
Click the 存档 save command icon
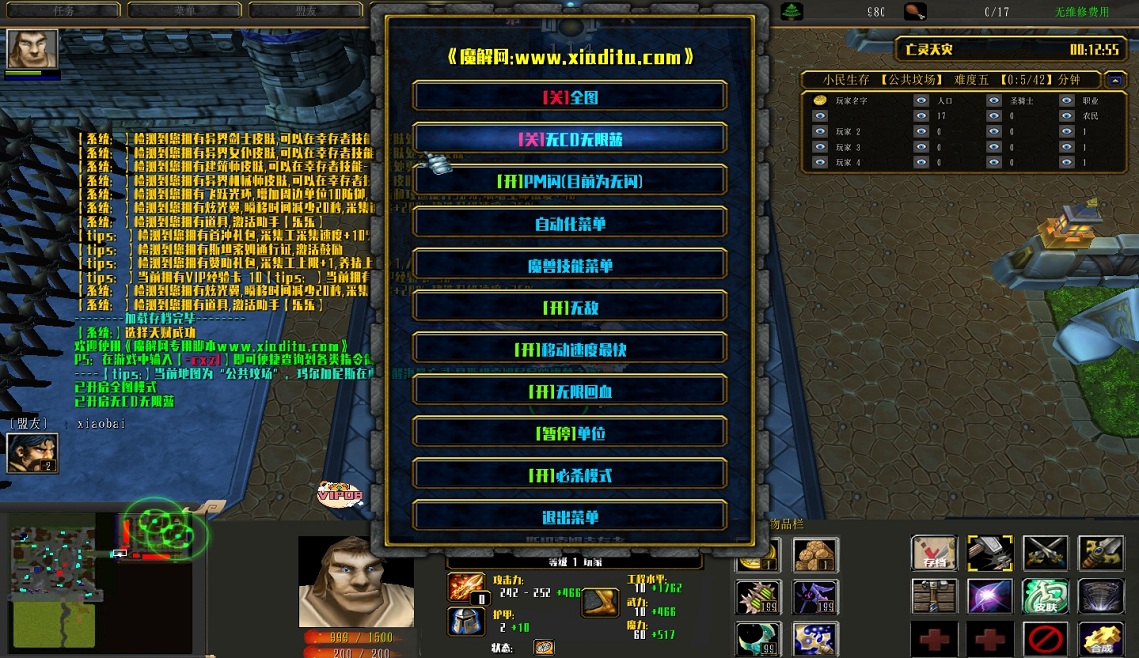(934, 553)
